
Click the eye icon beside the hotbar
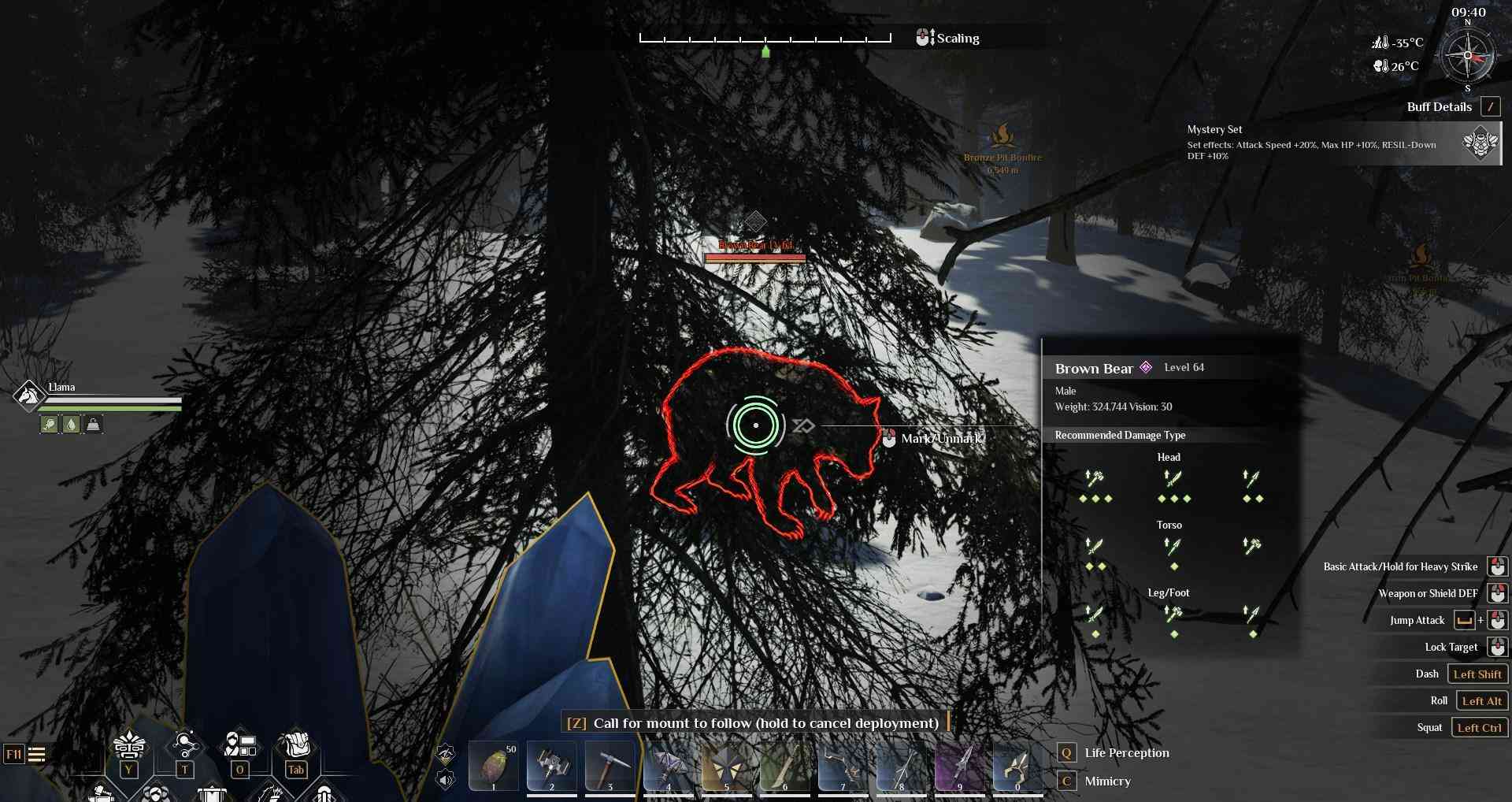click(x=446, y=754)
